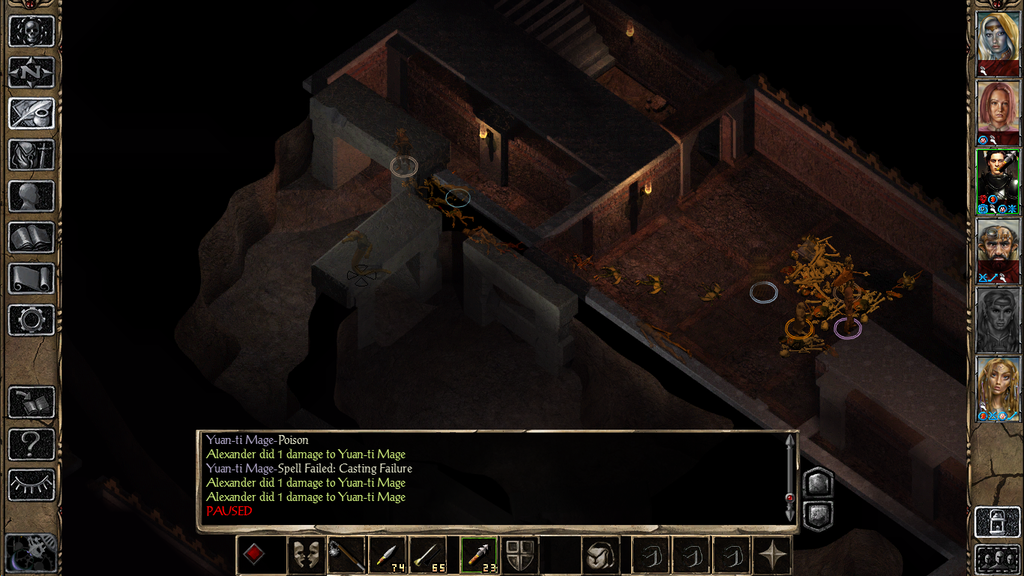The width and height of the screenshot is (1024, 576).
Task: Select the red-haired woman portrait
Action: click(x=998, y=106)
